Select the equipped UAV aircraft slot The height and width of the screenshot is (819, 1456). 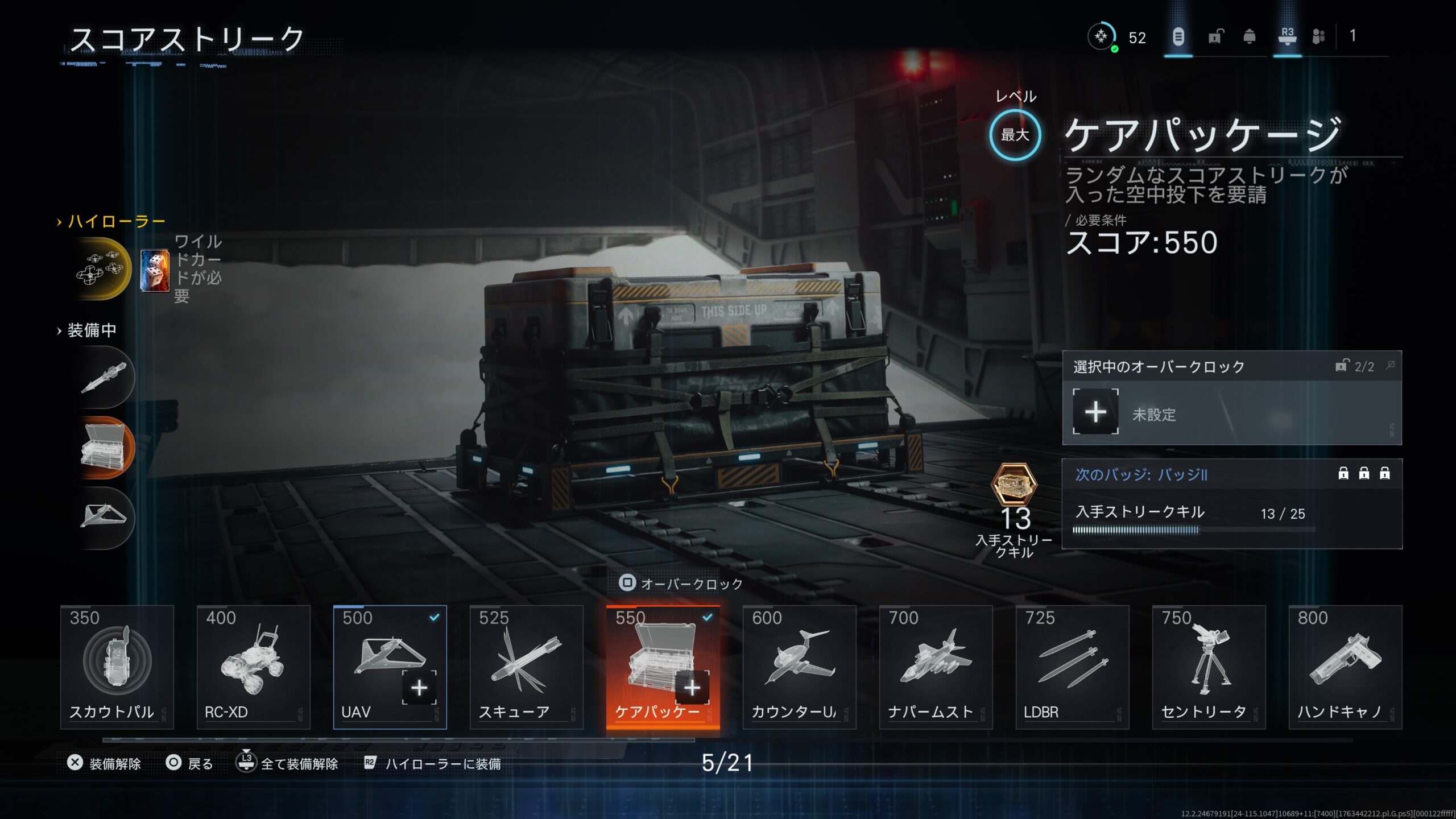click(x=105, y=518)
